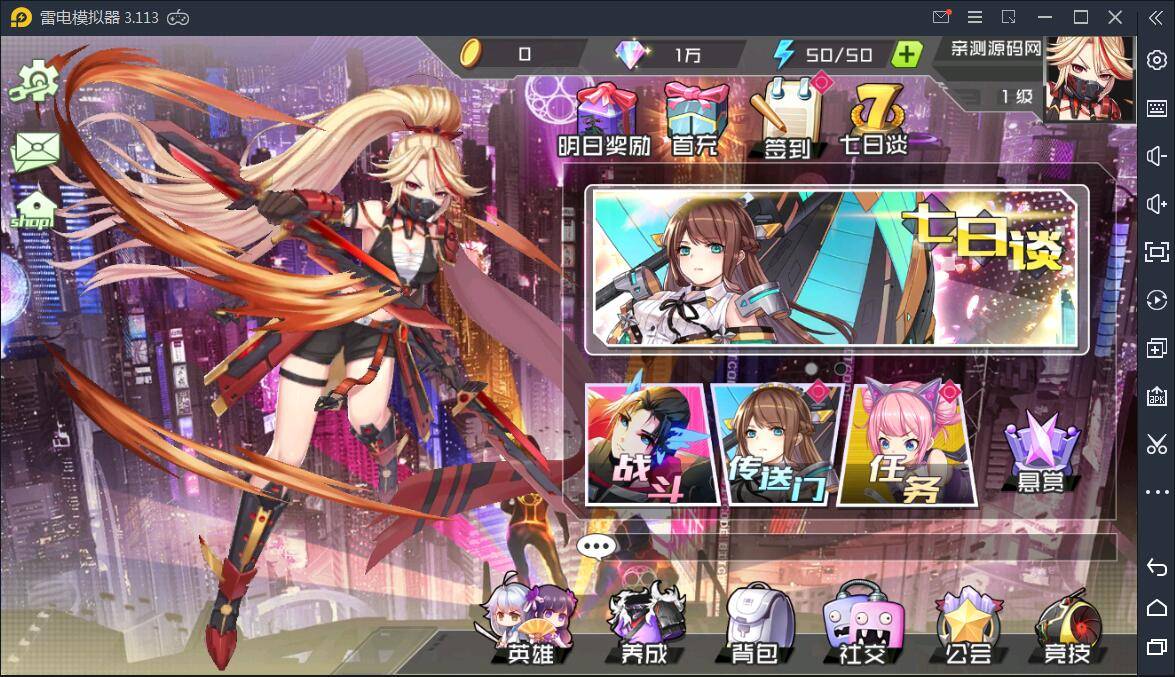
Task: Click the large 七日谈 banner
Action: point(836,270)
